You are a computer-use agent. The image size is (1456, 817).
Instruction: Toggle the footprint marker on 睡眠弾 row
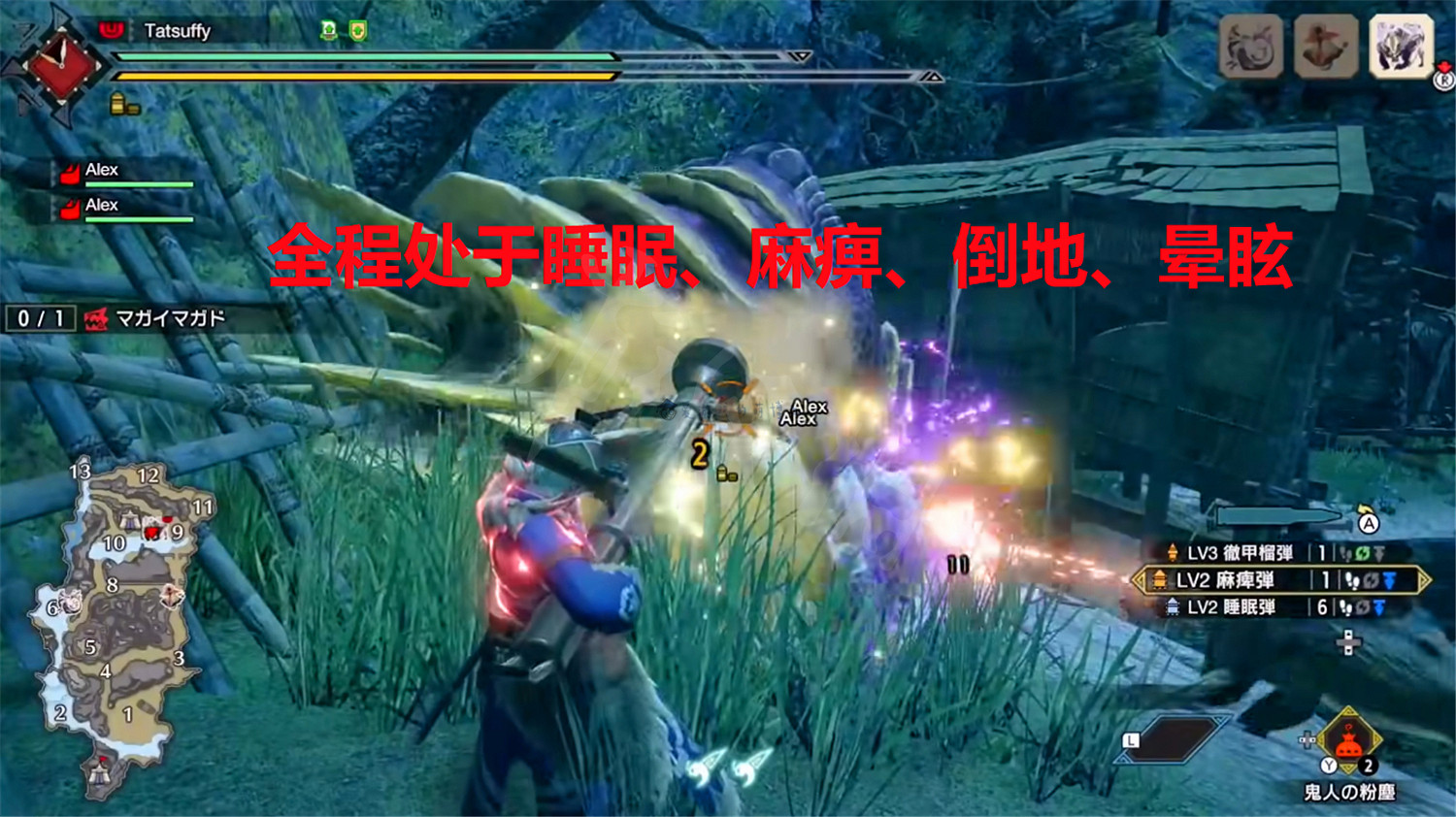pyautogui.click(x=1346, y=609)
